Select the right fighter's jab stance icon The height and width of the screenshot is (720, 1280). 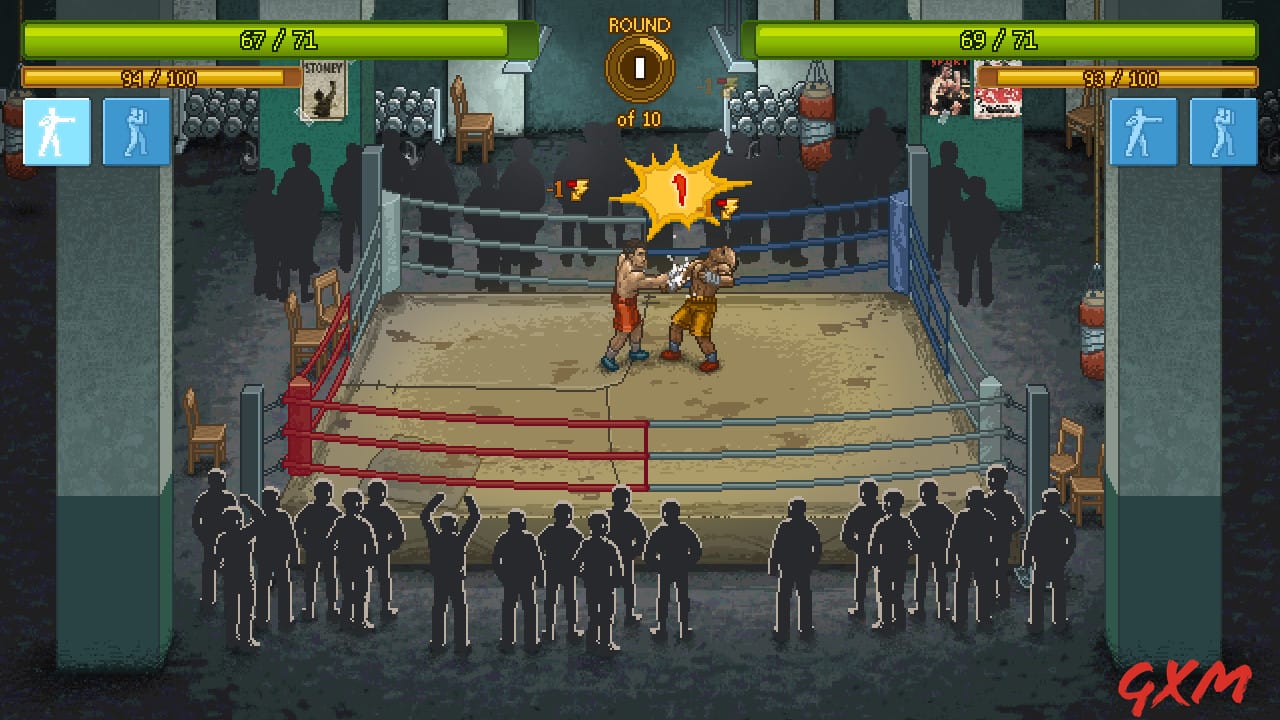1143,132
